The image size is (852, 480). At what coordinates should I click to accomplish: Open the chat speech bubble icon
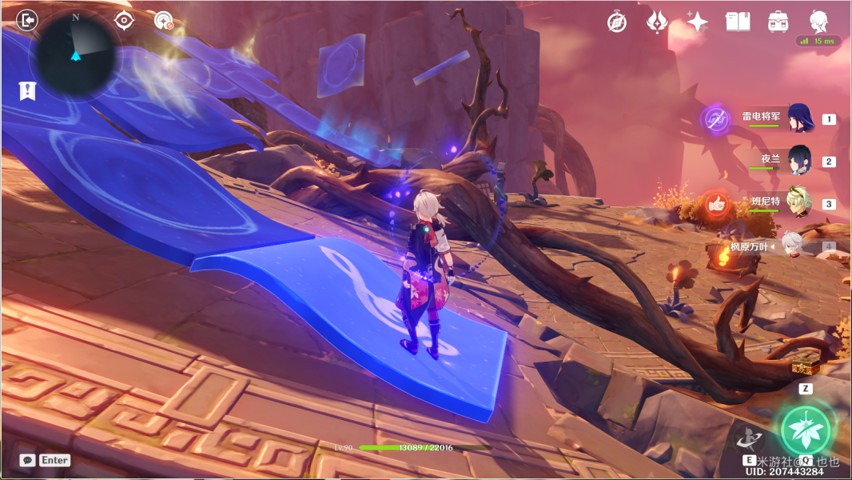[27, 460]
